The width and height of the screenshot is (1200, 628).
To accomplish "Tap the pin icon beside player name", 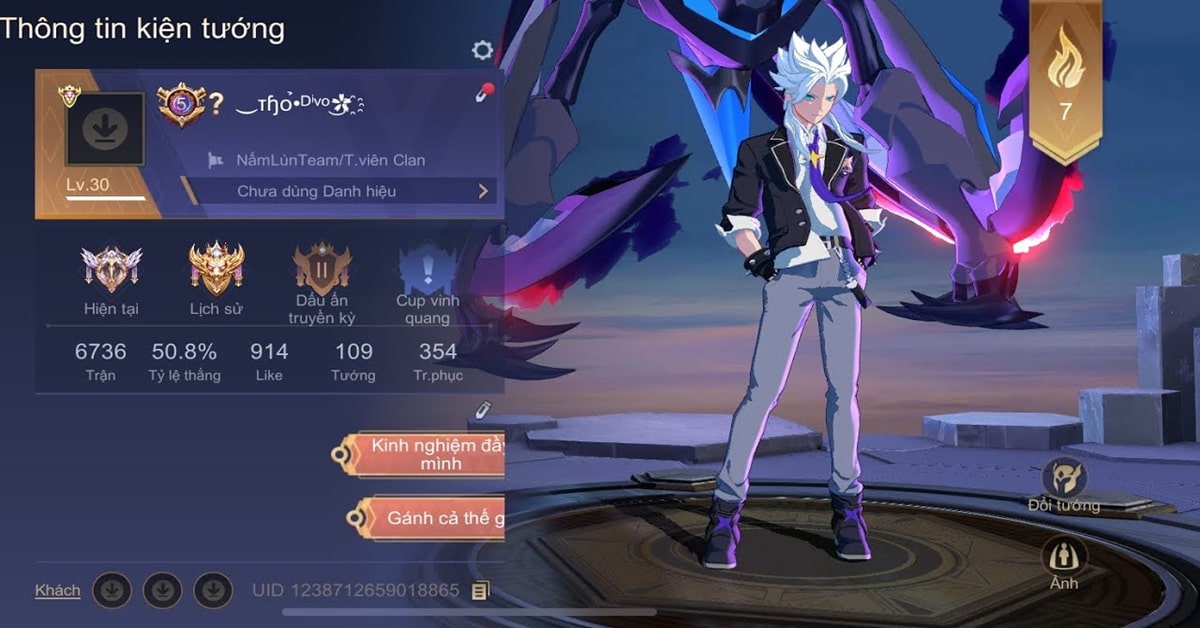I will tap(483, 94).
